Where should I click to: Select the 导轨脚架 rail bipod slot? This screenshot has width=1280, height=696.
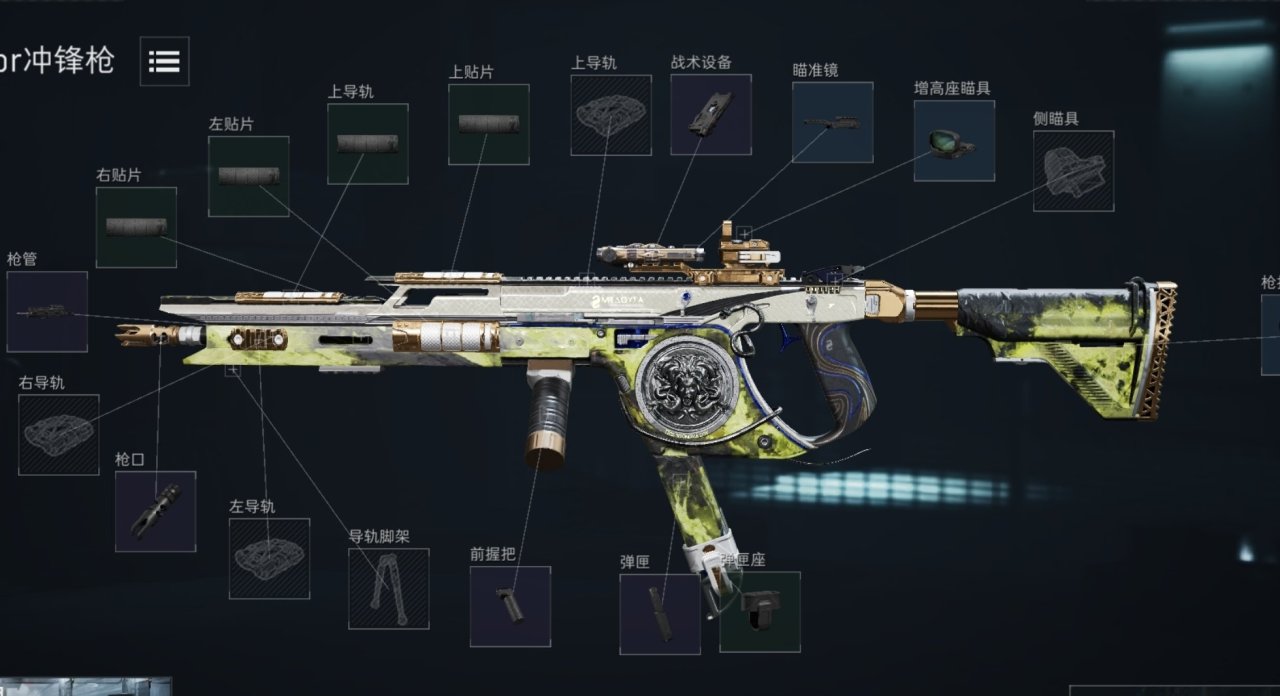pyautogui.click(x=388, y=588)
